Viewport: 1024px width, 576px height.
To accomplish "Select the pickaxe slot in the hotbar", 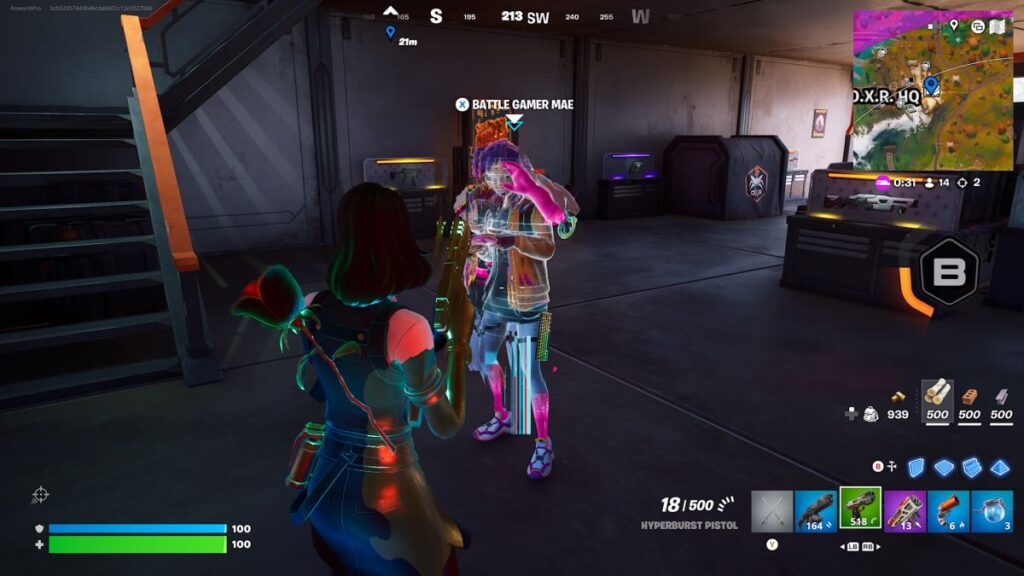I will pyautogui.click(x=771, y=510).
